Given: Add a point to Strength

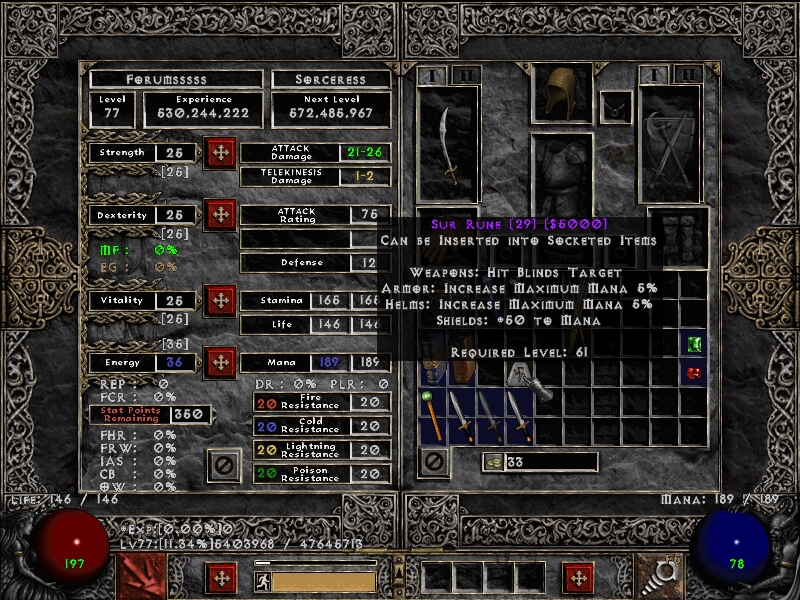Looking at the screenshot, I should pos(220,153).
